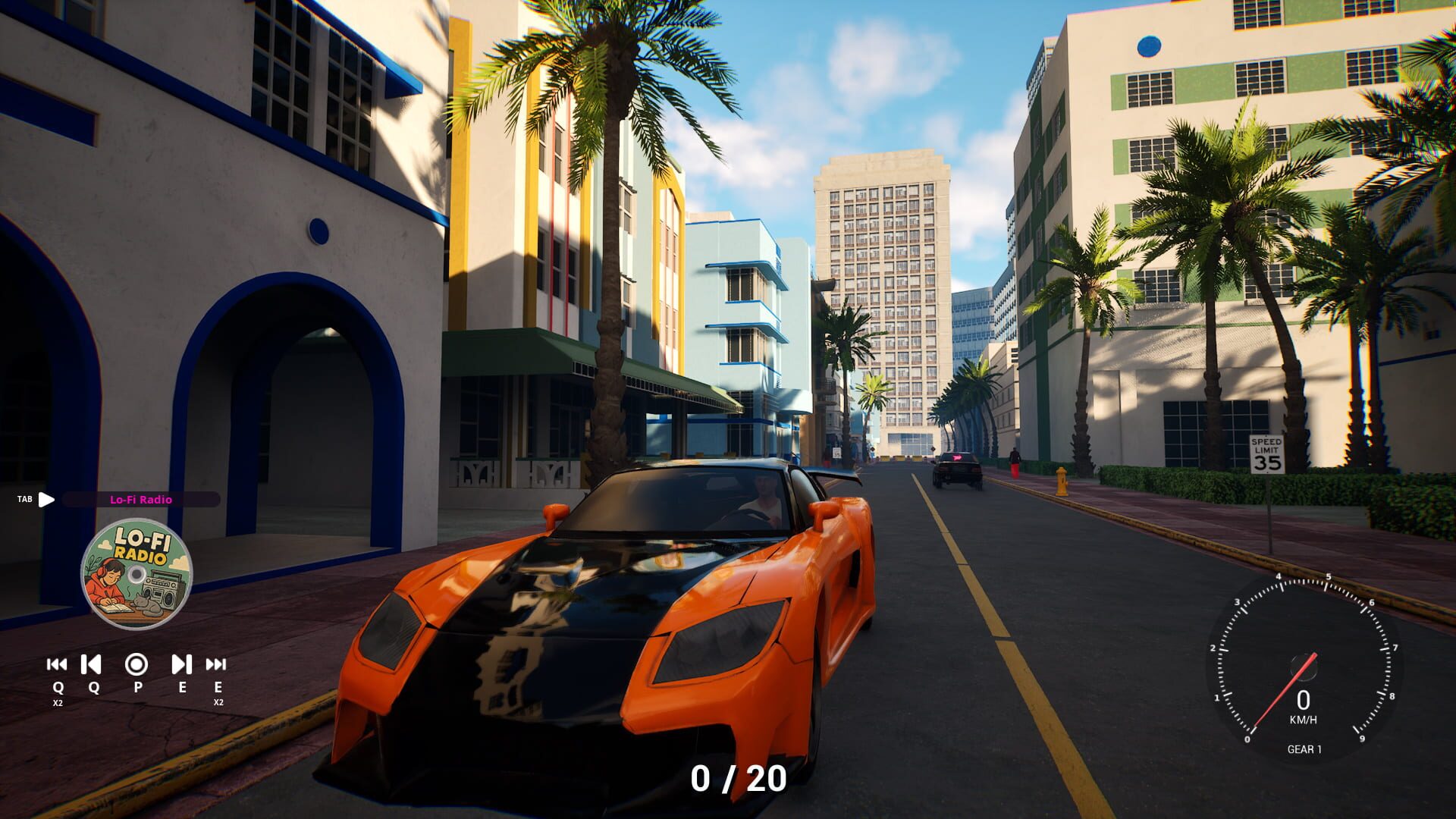This screenshot has width=1456, height=819.
Task: Click the white TAB arrow icon
Action: (47, 500)
